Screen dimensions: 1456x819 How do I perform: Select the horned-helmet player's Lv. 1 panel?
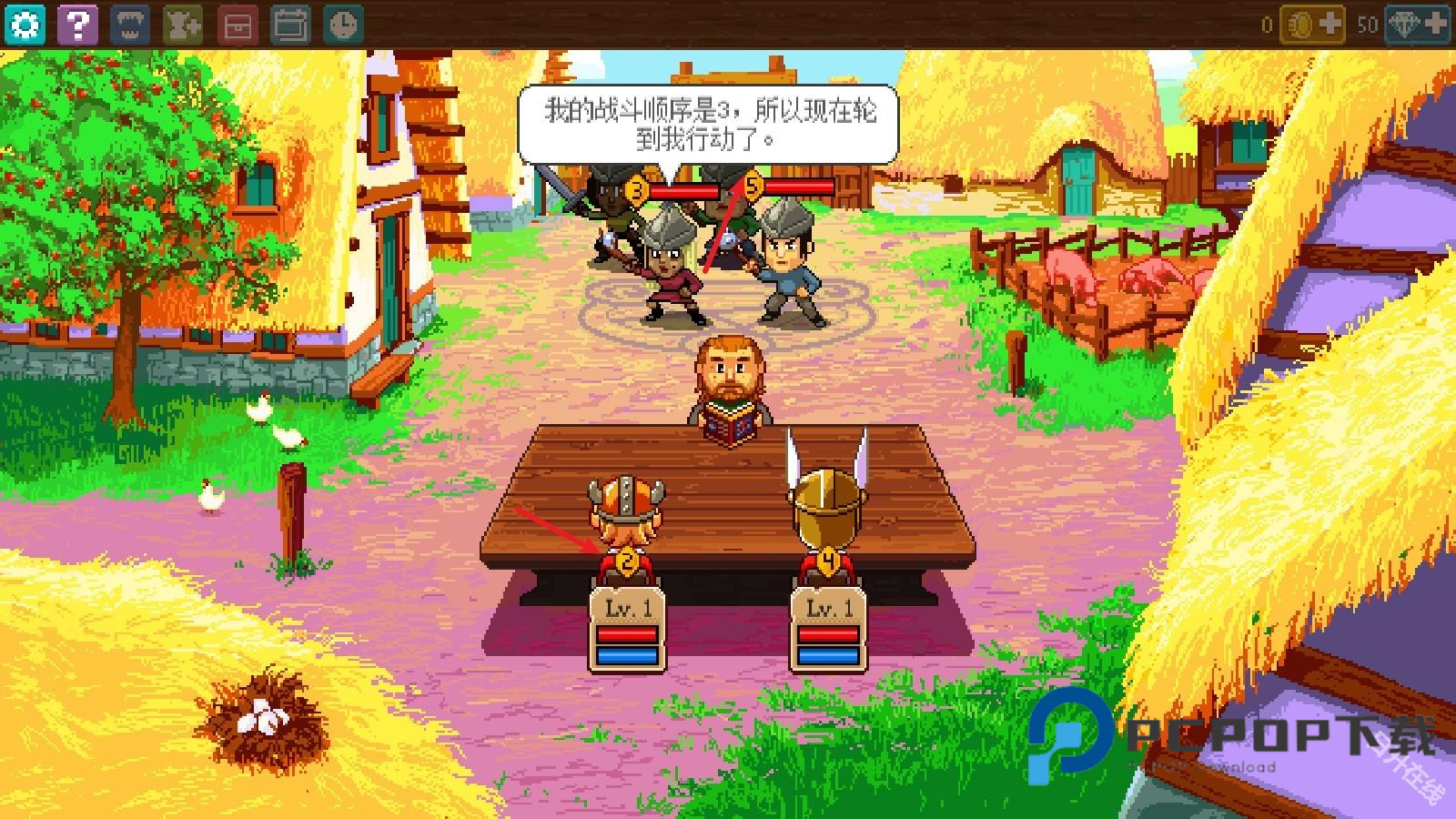[x=626, y=630]
